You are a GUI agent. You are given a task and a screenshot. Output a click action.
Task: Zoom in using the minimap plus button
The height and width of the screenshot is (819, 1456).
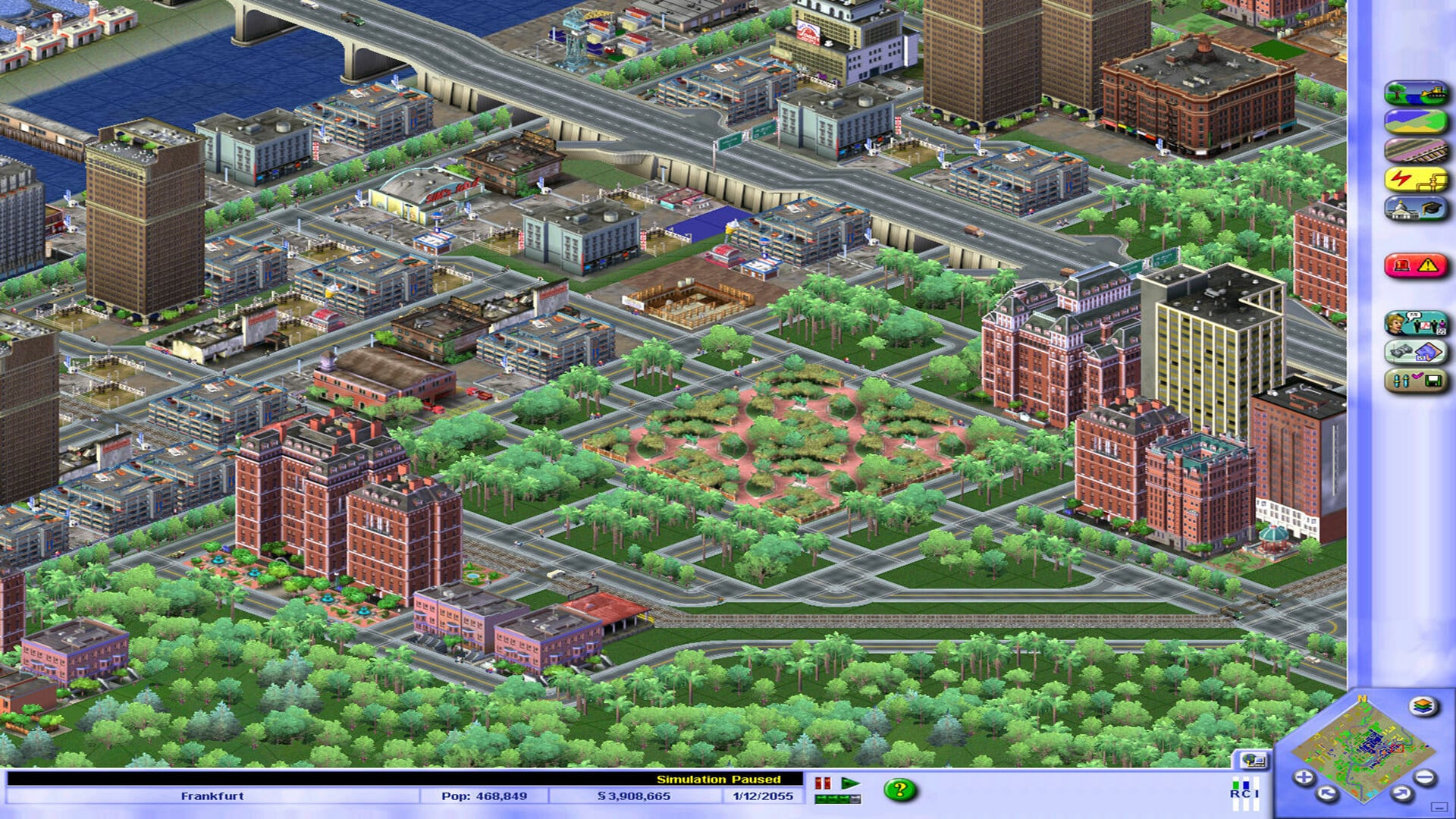[1303, 777]
